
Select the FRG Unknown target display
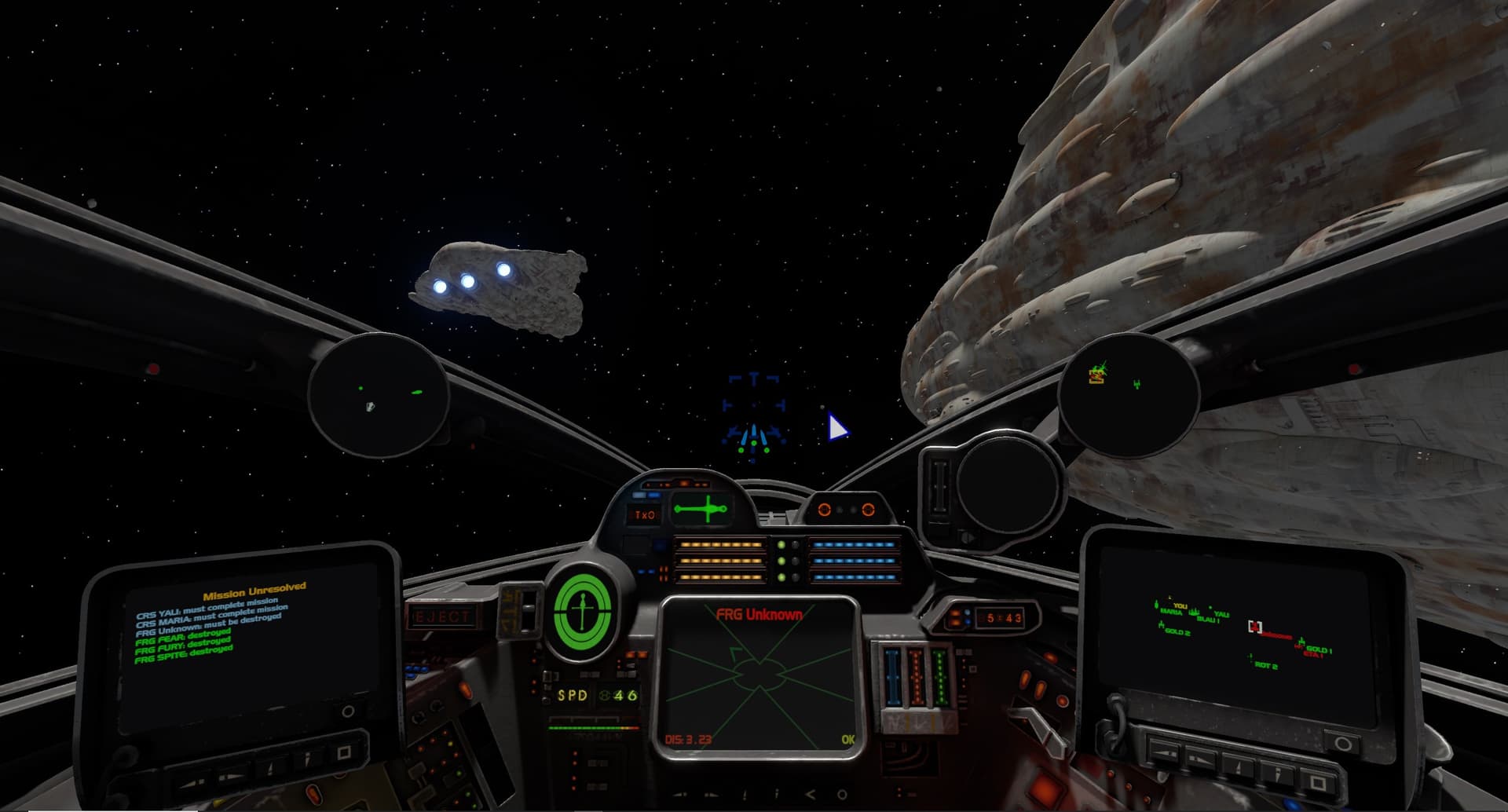(759, 677)
